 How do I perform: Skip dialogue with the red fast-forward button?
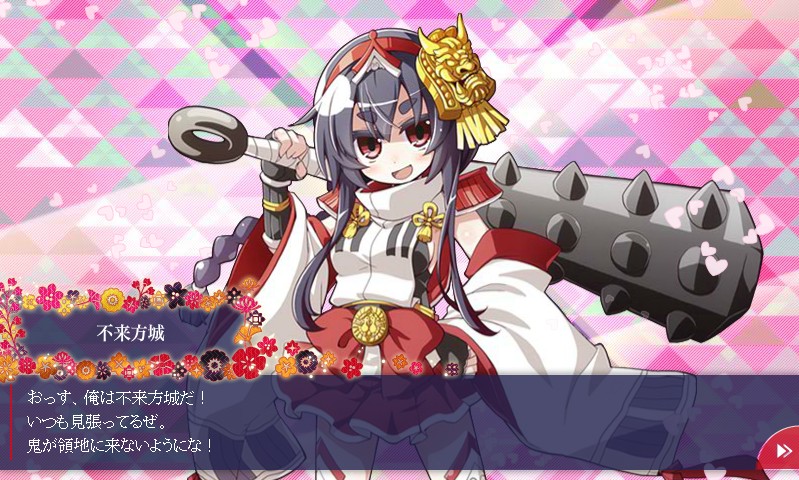781,454
